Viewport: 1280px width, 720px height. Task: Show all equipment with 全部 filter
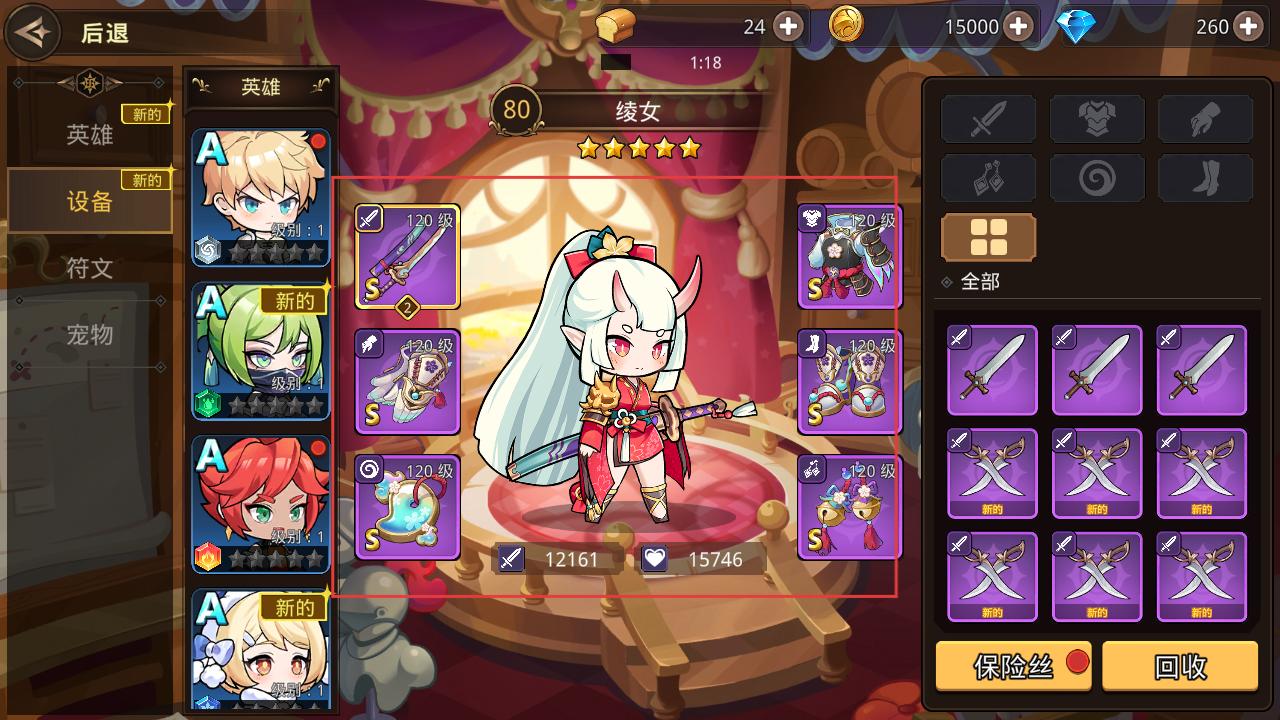988,238
